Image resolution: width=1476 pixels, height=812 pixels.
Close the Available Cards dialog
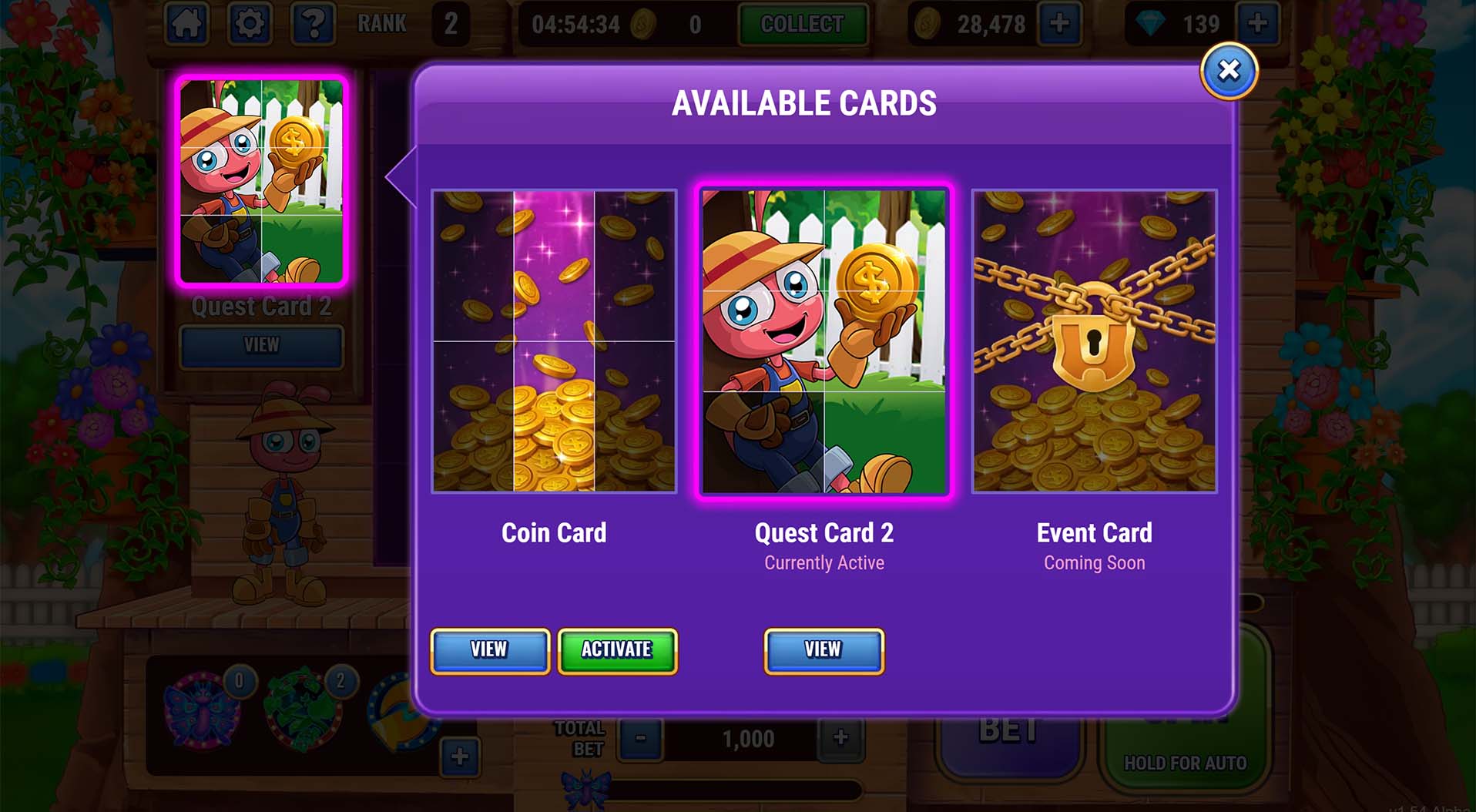pyautogui.click(x=1229, y=70)
